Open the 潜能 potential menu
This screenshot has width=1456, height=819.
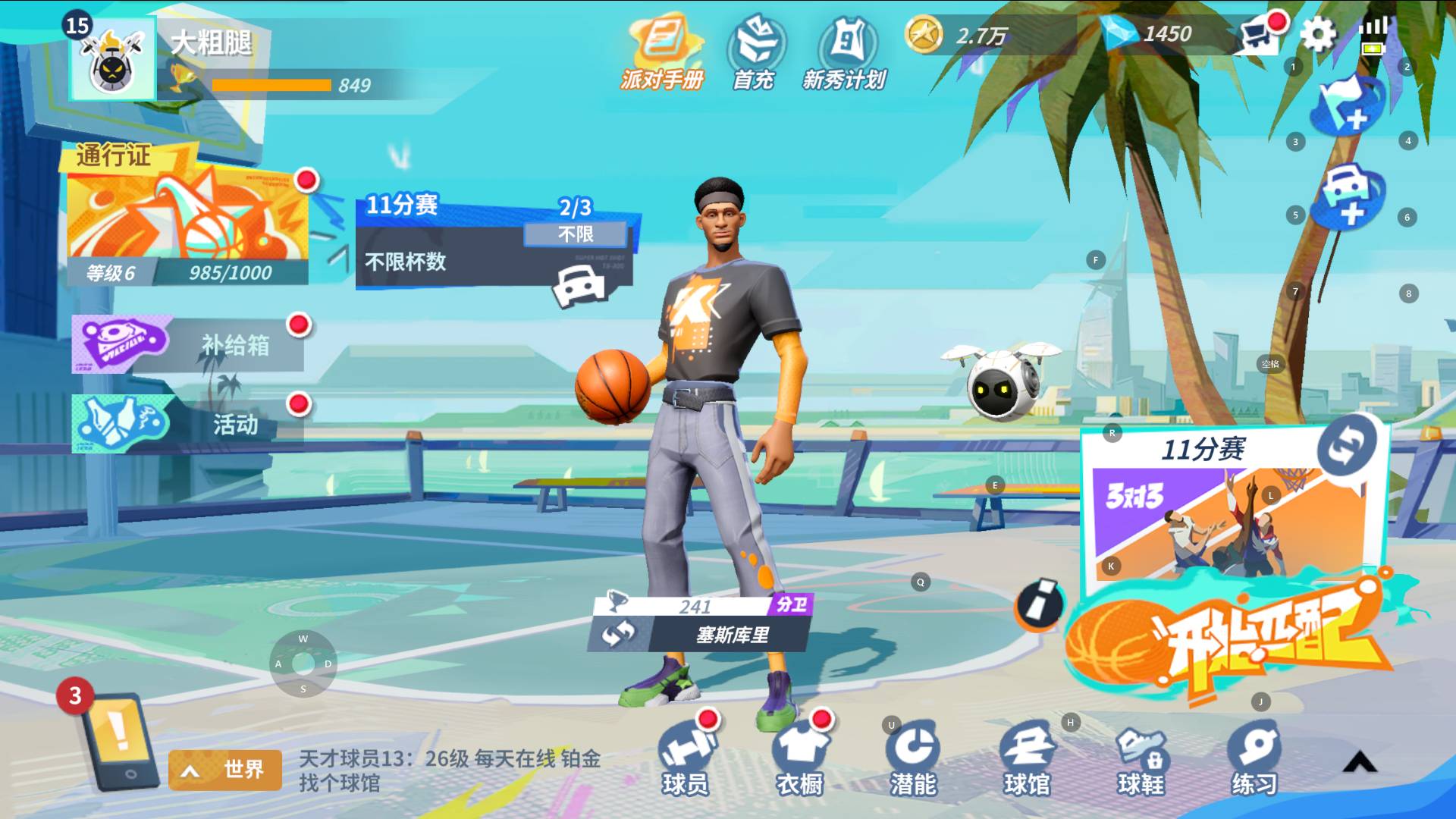[x=913, y=758]
